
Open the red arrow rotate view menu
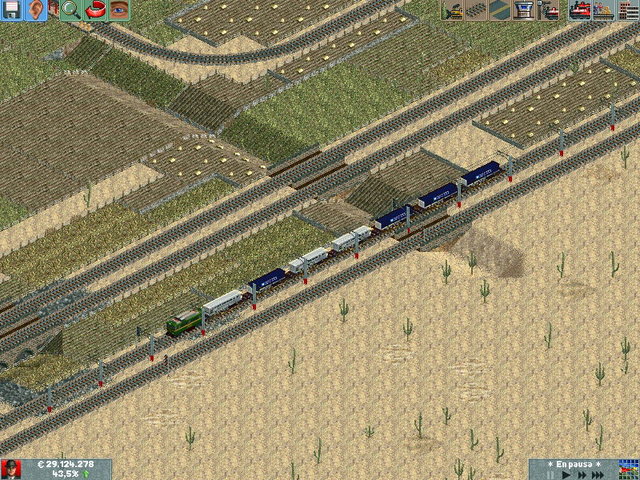point(97,11)
